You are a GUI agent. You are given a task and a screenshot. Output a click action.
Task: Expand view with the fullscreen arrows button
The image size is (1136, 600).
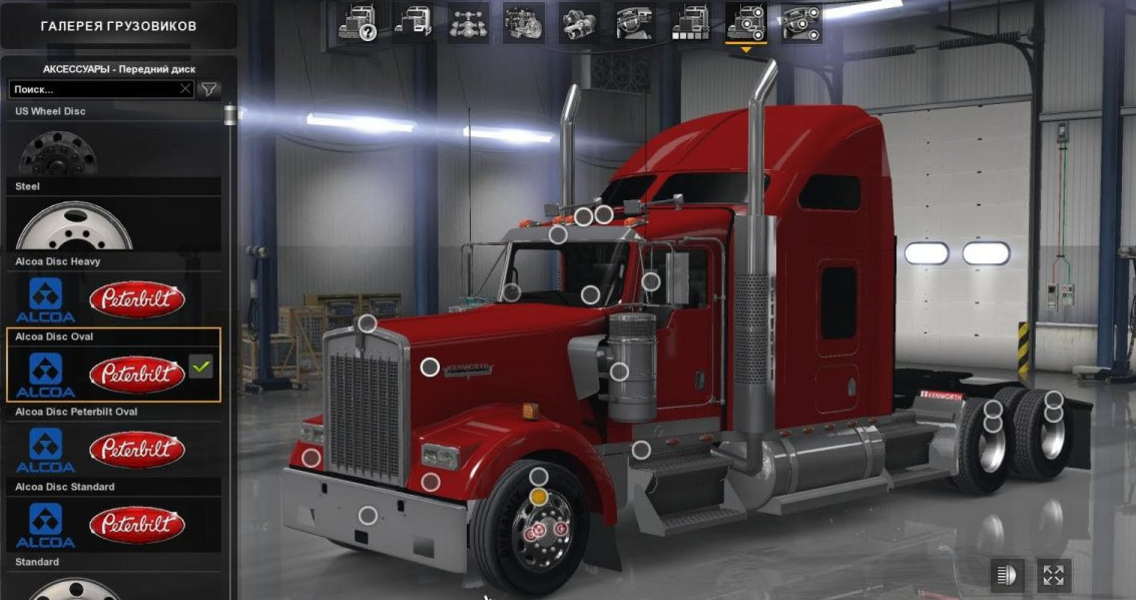coord(1053,574)
